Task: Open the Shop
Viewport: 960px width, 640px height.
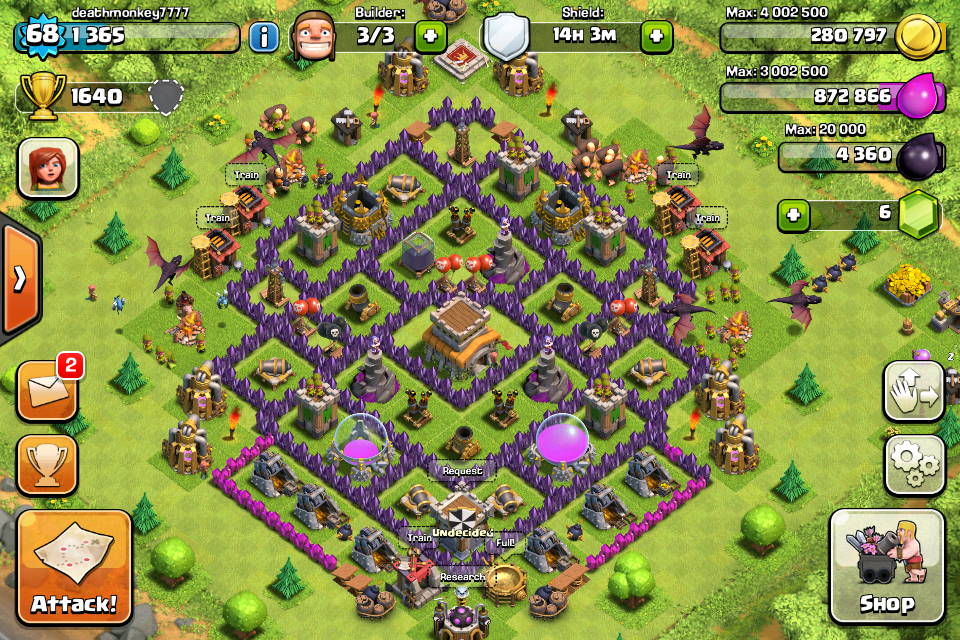Action: click(886, 566)
